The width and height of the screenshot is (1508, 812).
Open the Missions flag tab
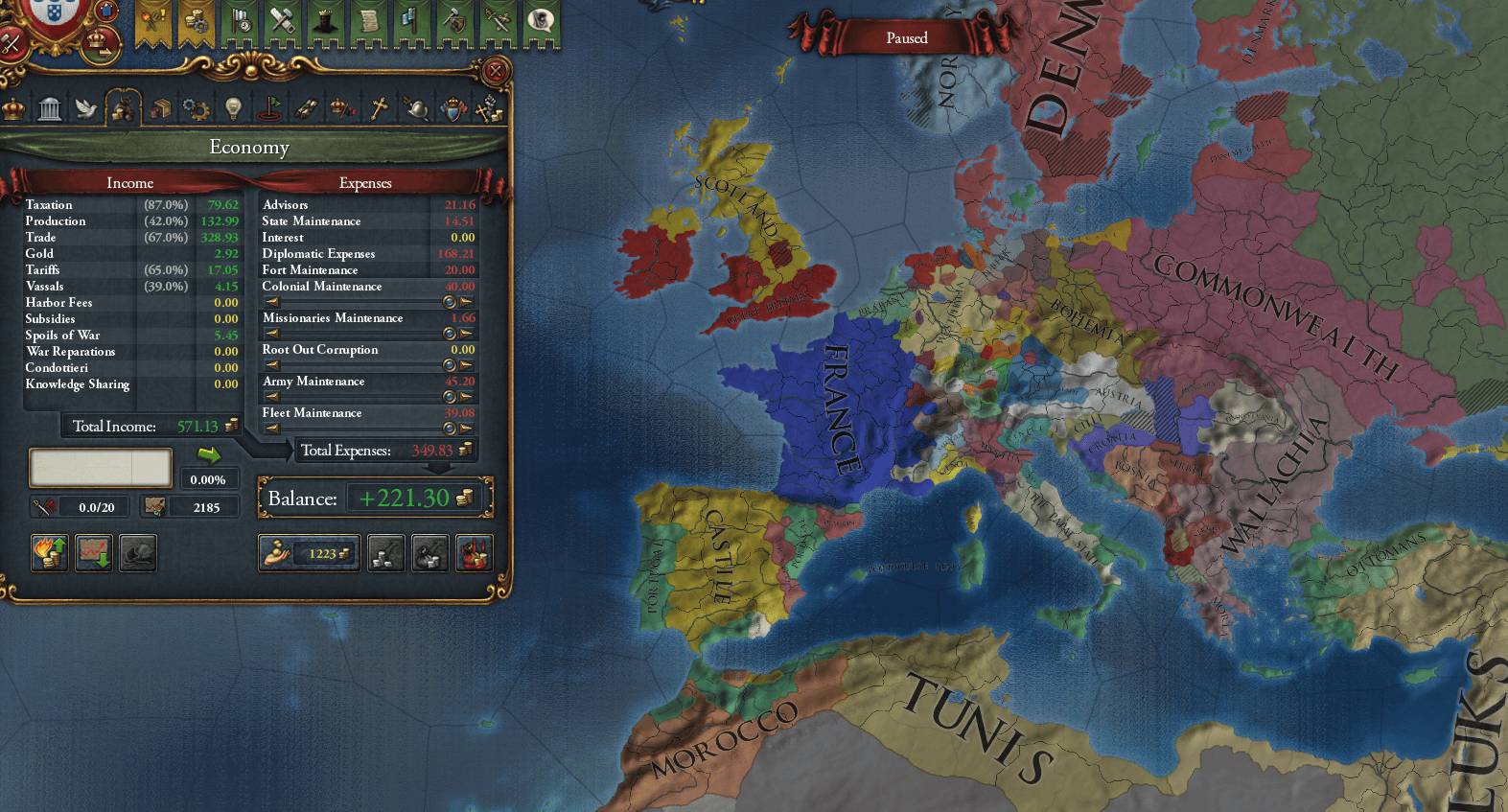tap(269, 108)
